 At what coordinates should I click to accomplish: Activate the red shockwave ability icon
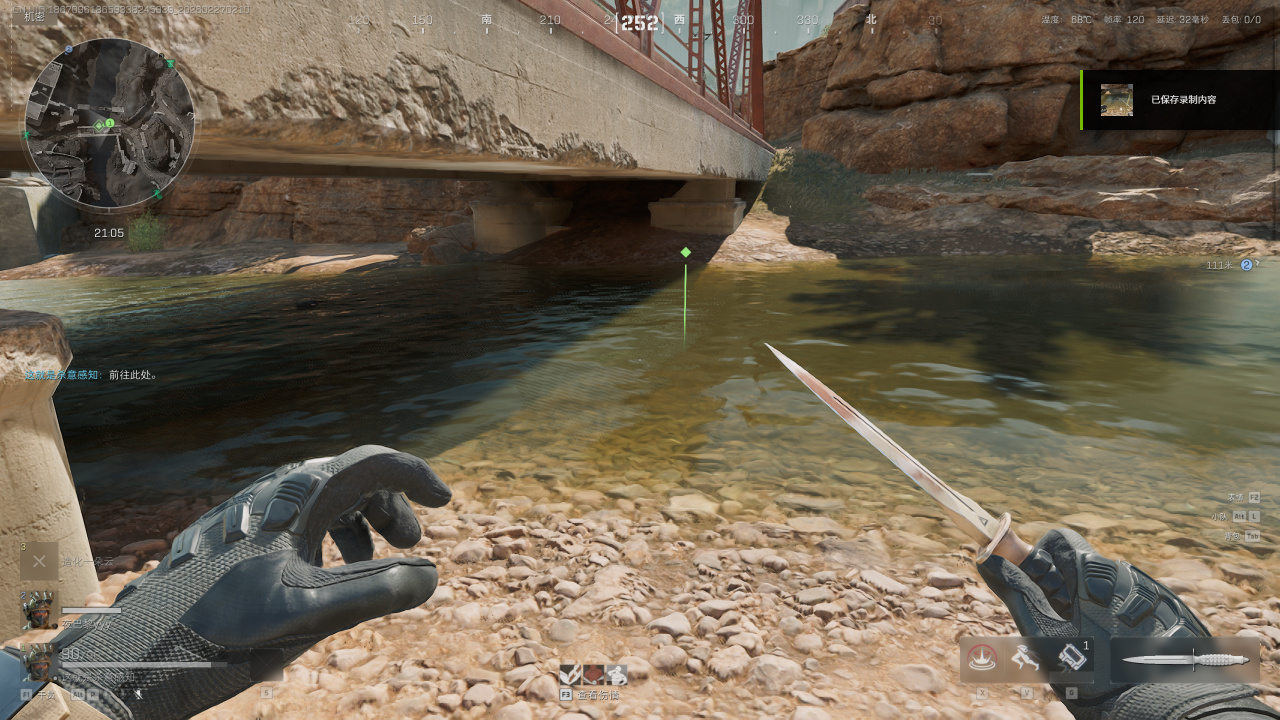pyautogui.click(x=980, y=658)
